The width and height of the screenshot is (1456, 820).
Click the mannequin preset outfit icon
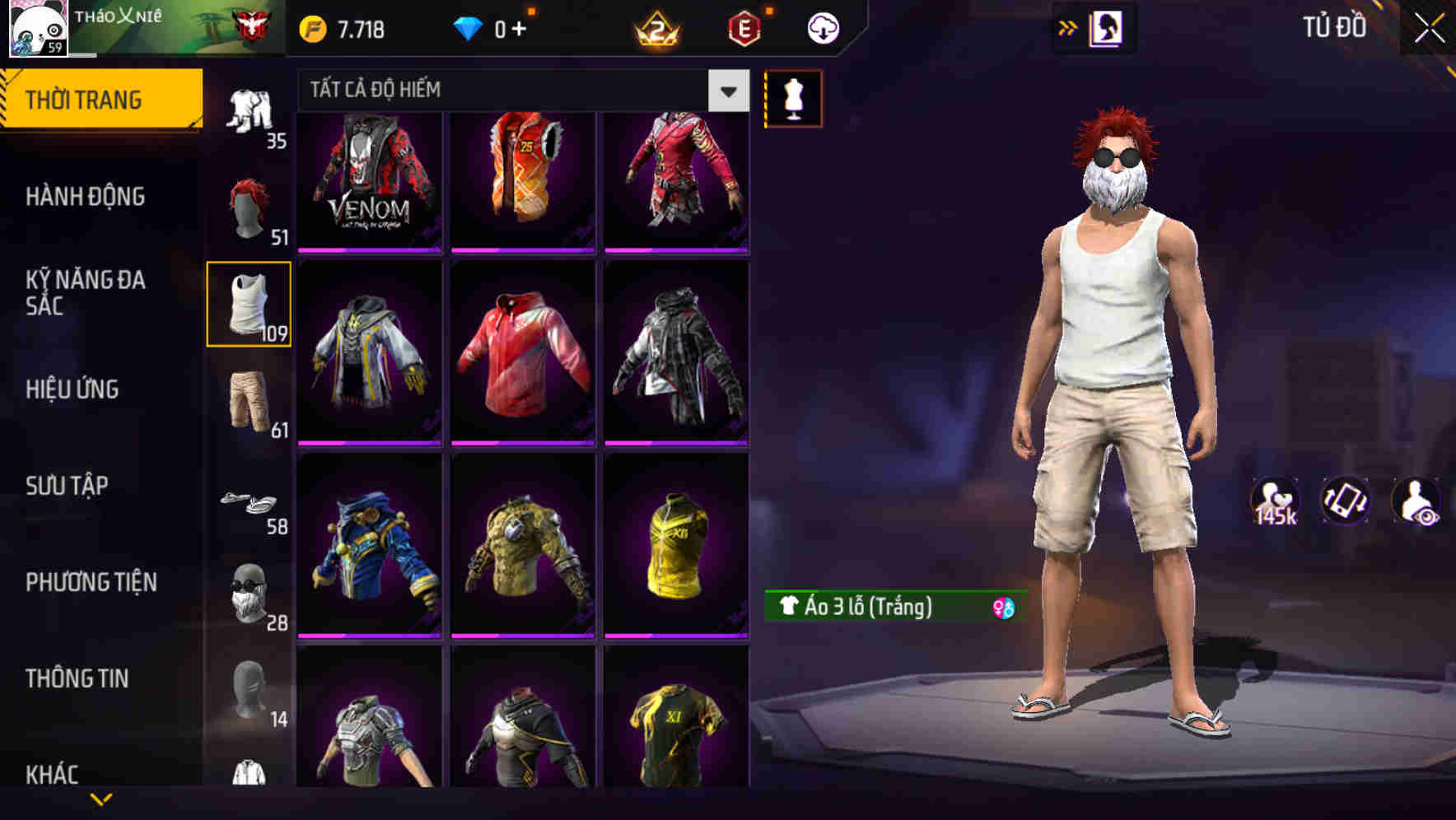click(x=792, y=98)
